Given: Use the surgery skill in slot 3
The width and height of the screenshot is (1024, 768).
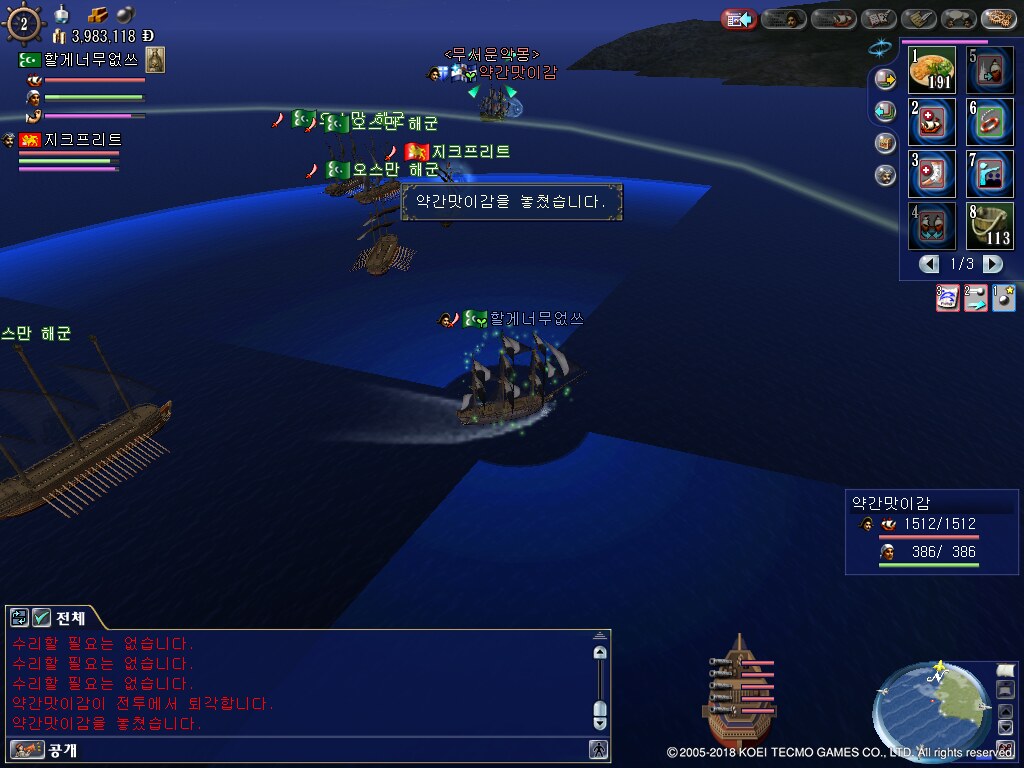Looking at the screenshot, I should 932,174.
